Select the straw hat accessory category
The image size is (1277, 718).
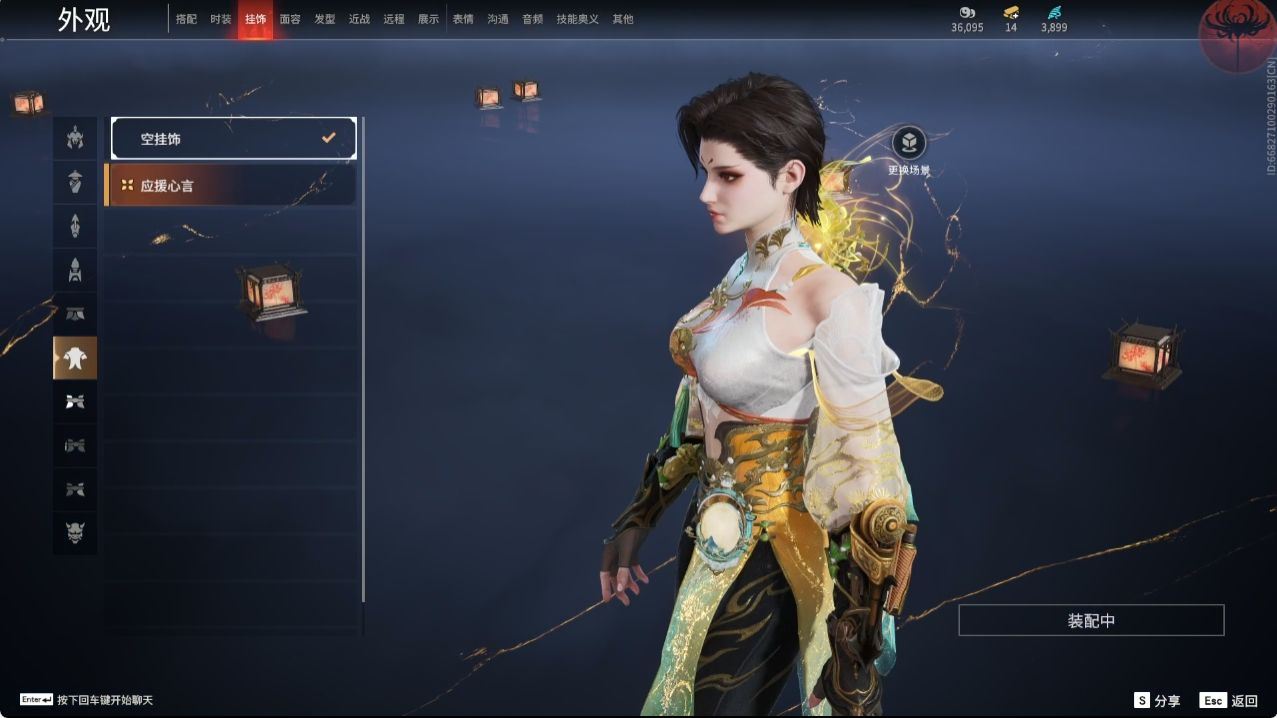coord(75,182)
